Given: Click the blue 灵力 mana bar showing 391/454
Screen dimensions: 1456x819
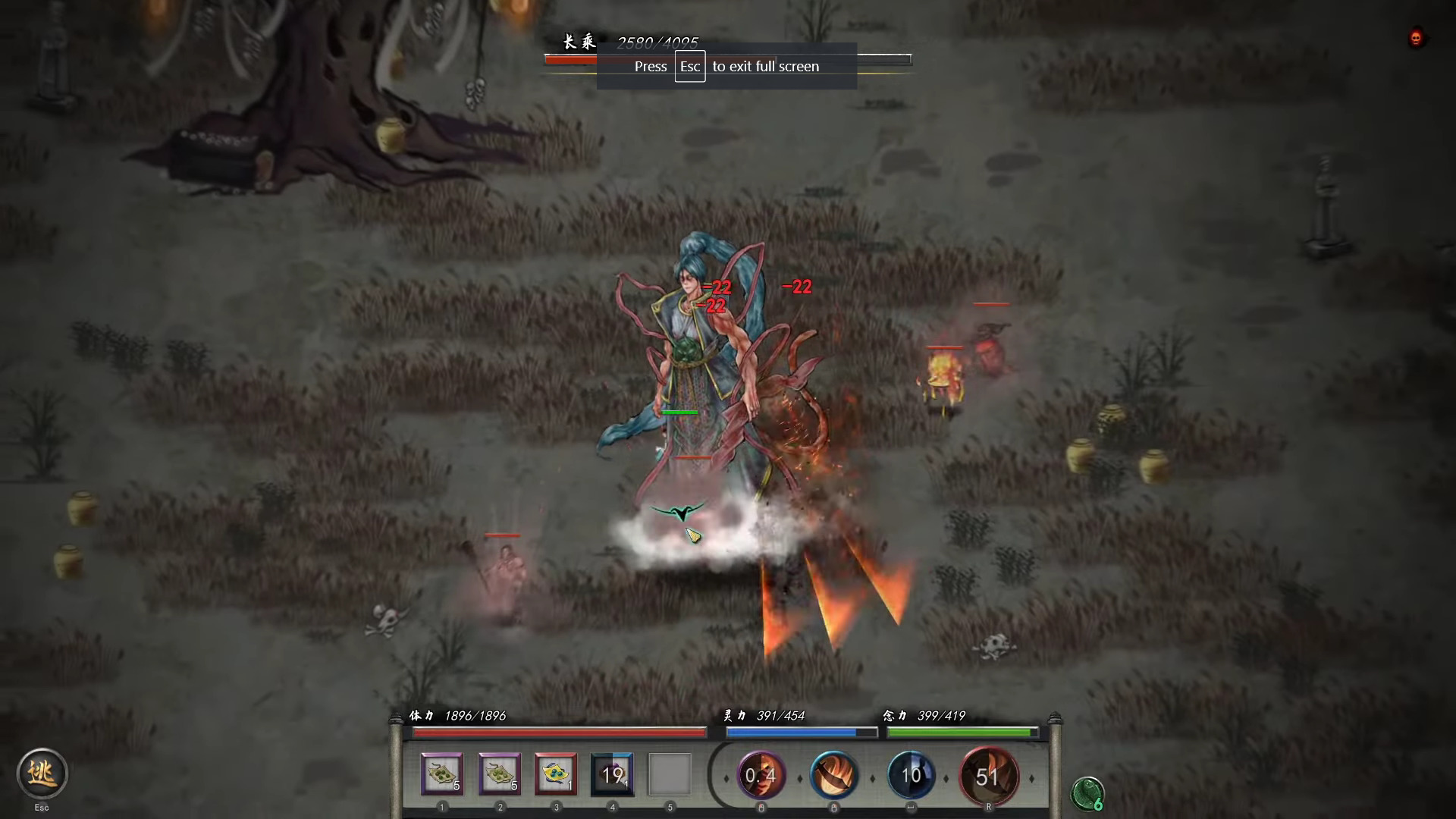Looking at the screenshot, I should [800, 732].
